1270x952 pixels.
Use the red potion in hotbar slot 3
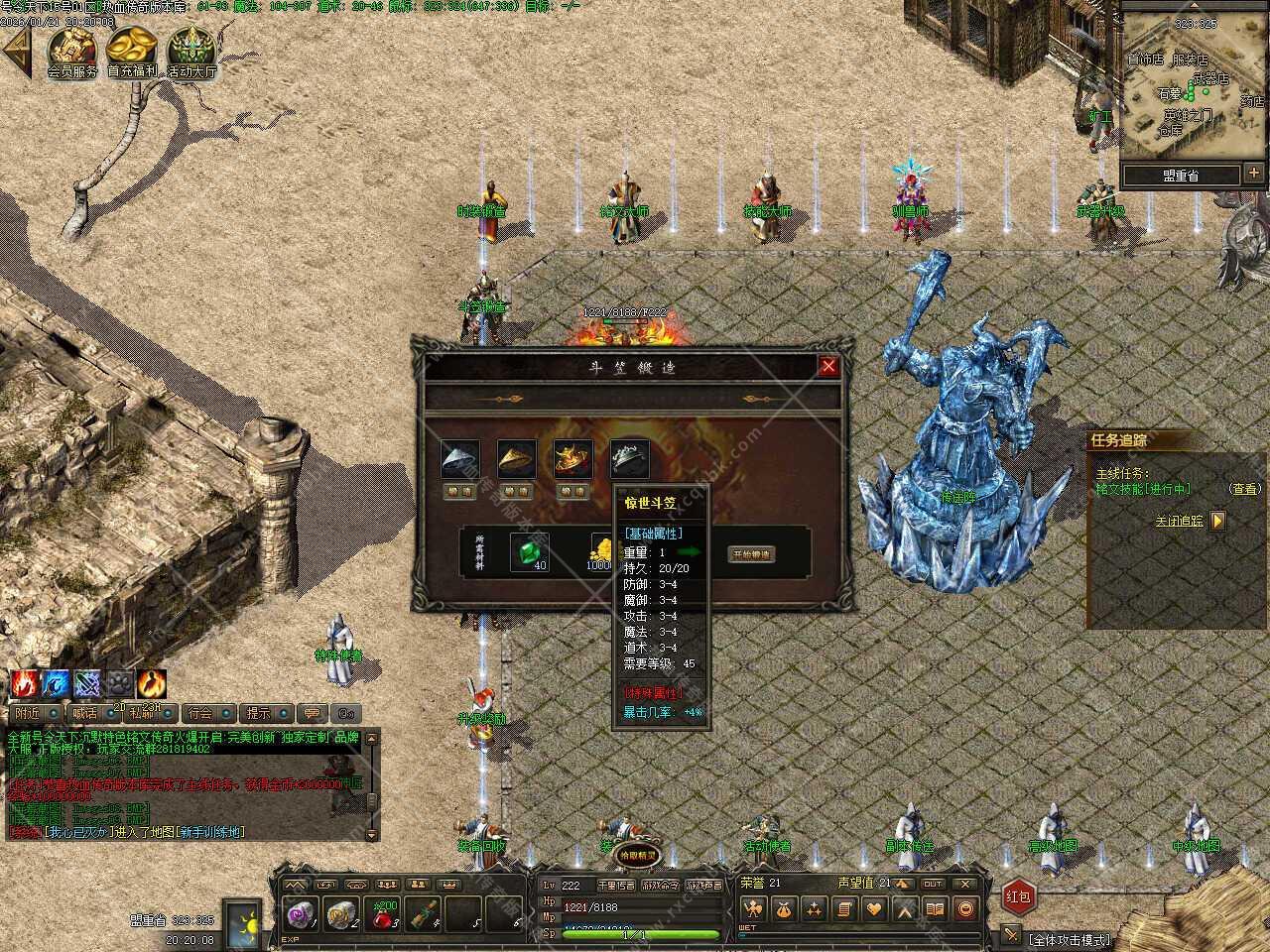383,915
